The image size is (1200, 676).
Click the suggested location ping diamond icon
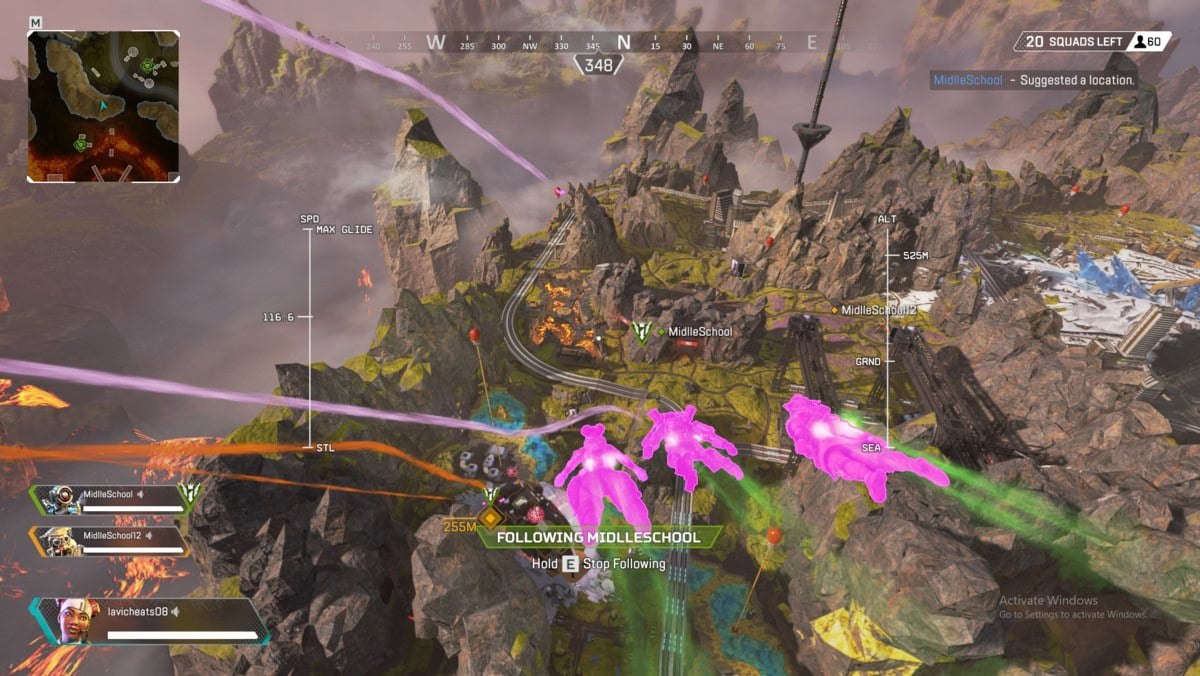tap(490, 519)
